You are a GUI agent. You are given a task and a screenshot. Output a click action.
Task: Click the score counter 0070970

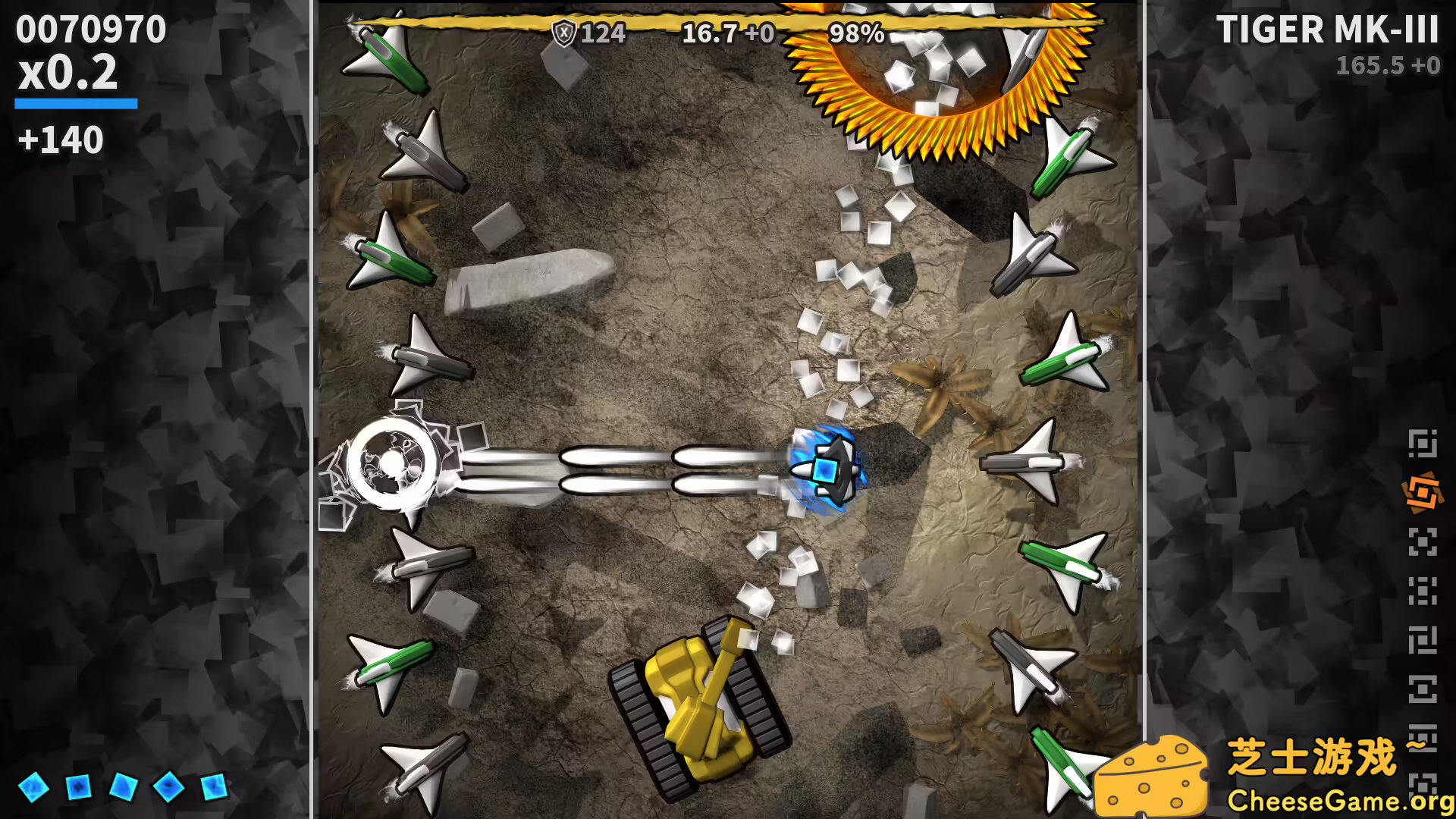click(91, 30)
